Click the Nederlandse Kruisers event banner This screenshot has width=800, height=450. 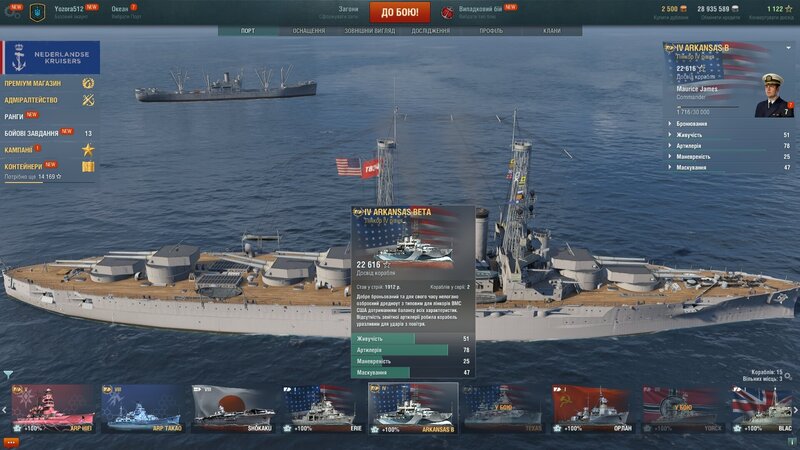click(48, 57)
